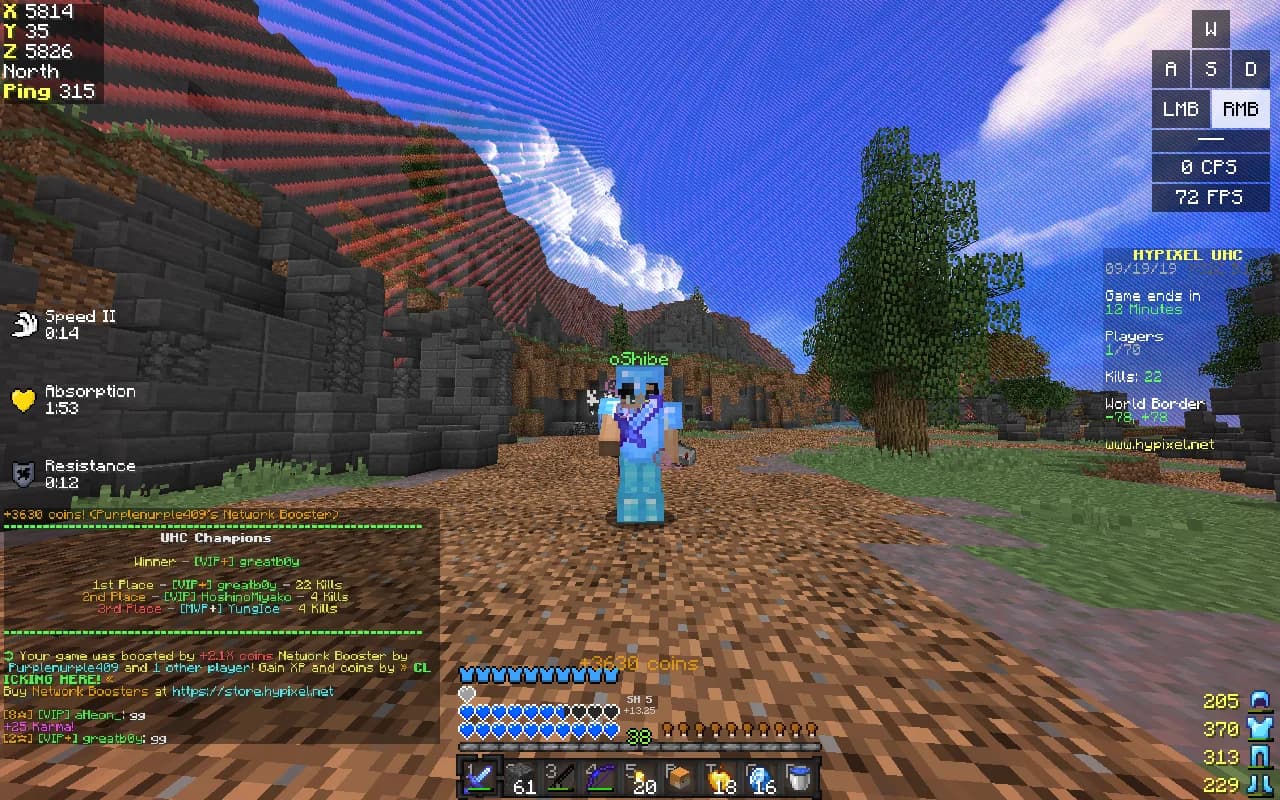Choose the player head hotbar slot
The width and height of the screenshot is (1280, 800).
click(680, 777)
